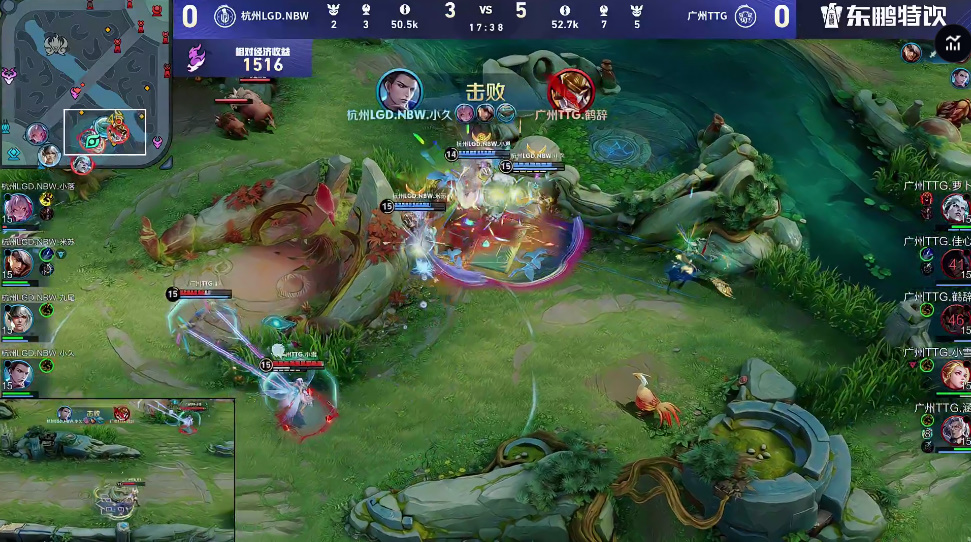Viewport: 971px width, 542px height.
Task: Select player 广州TTG.佳心 portrait
Action: (955, 263)
